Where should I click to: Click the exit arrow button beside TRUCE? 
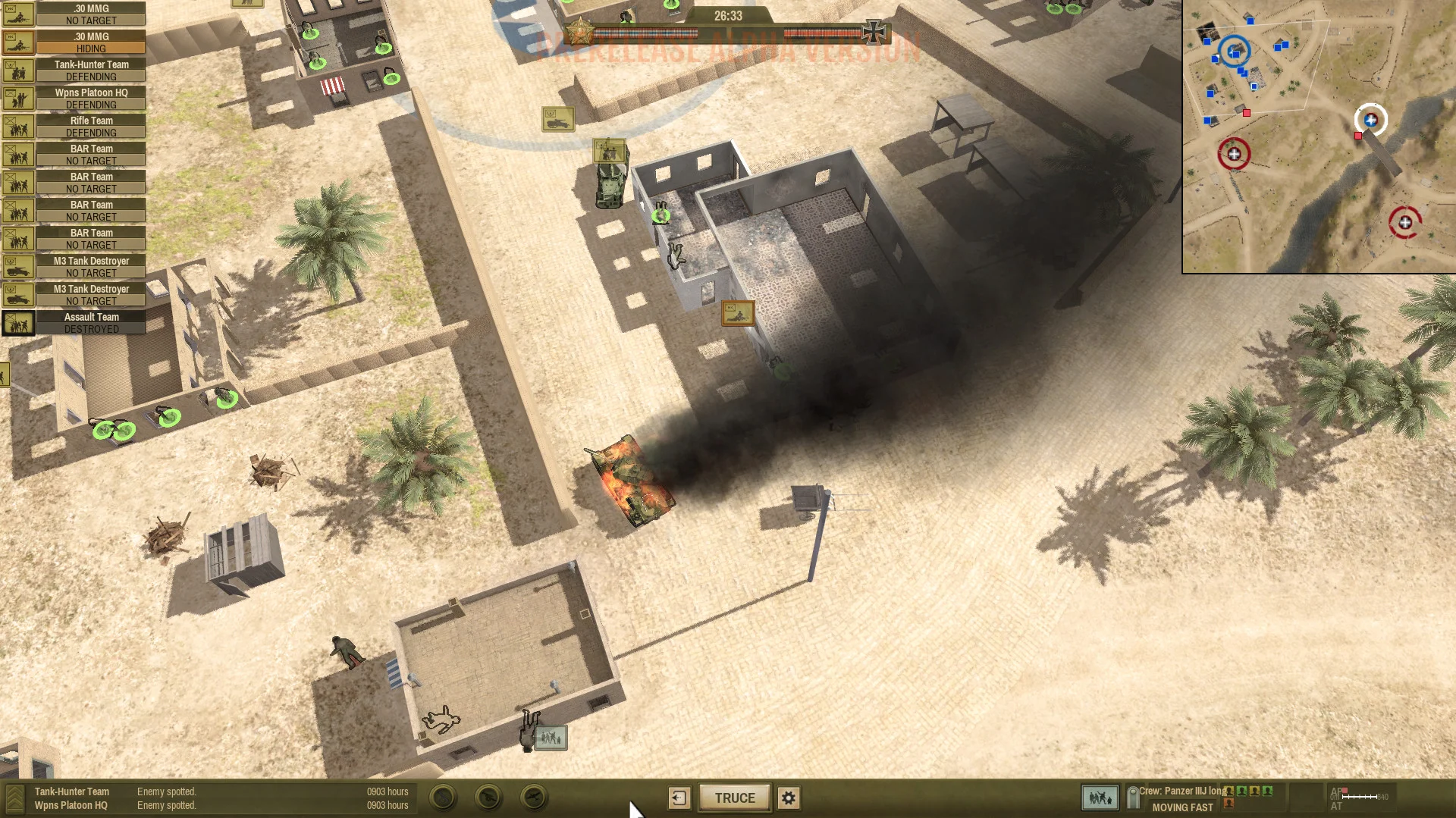coord(679,798)
